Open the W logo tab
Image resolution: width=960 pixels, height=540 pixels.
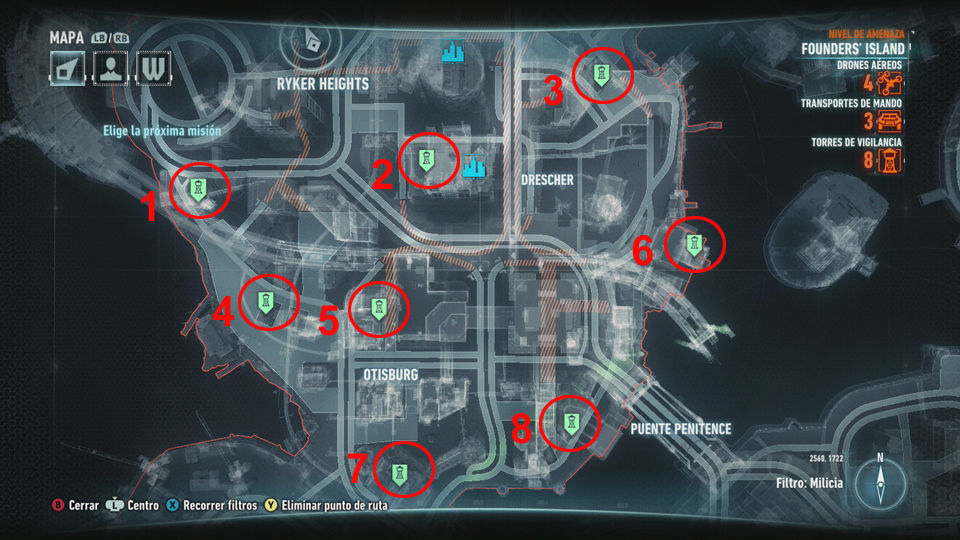pyautogui.click(x=152, y=69)
